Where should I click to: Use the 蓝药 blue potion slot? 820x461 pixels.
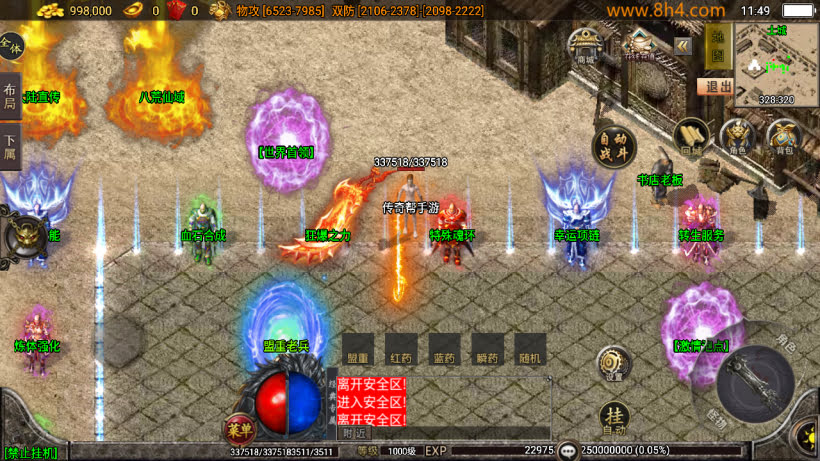[x=444, y=349]
